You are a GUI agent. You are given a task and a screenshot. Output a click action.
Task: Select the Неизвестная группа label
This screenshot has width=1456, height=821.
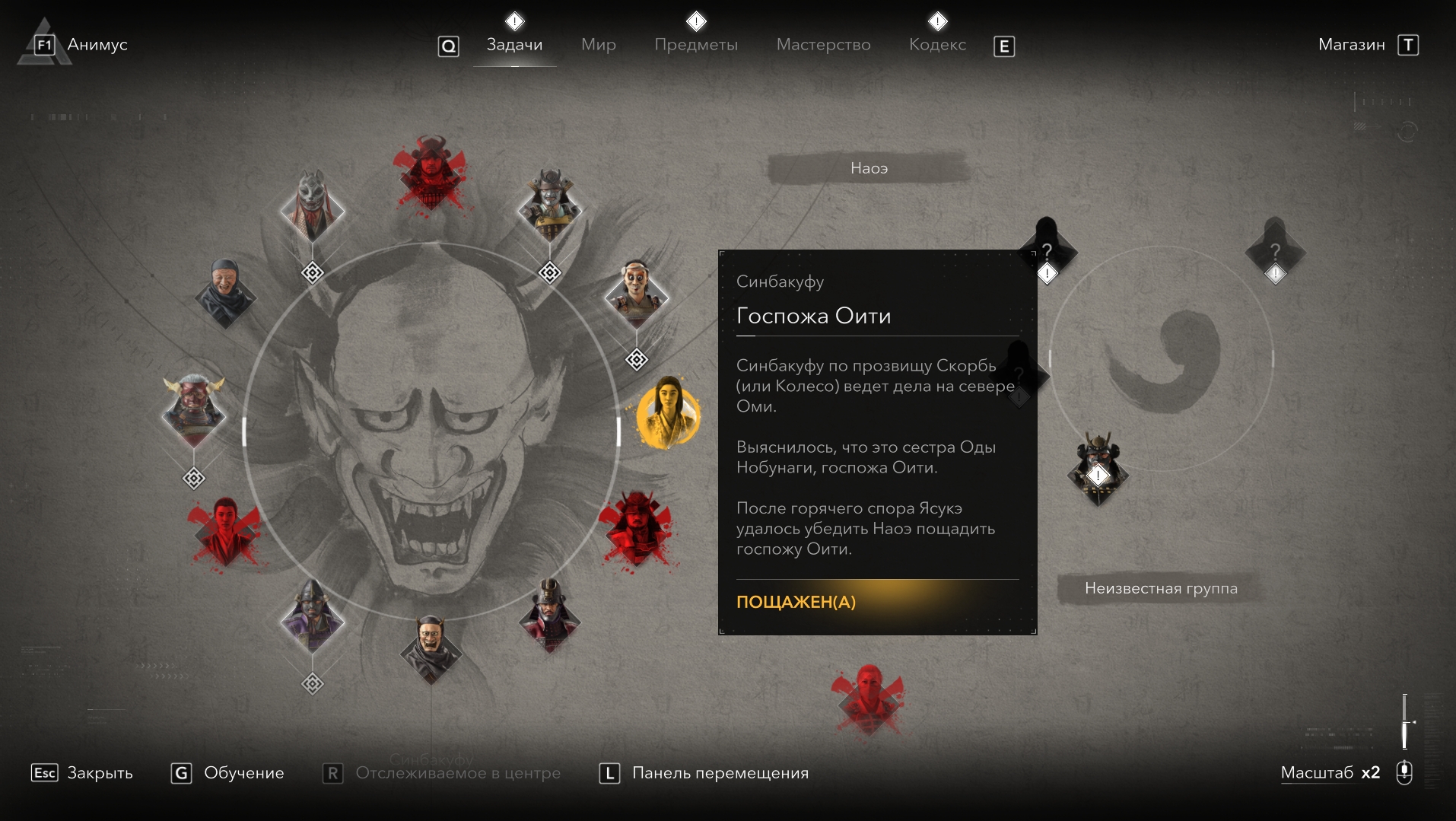[1160, 588]
